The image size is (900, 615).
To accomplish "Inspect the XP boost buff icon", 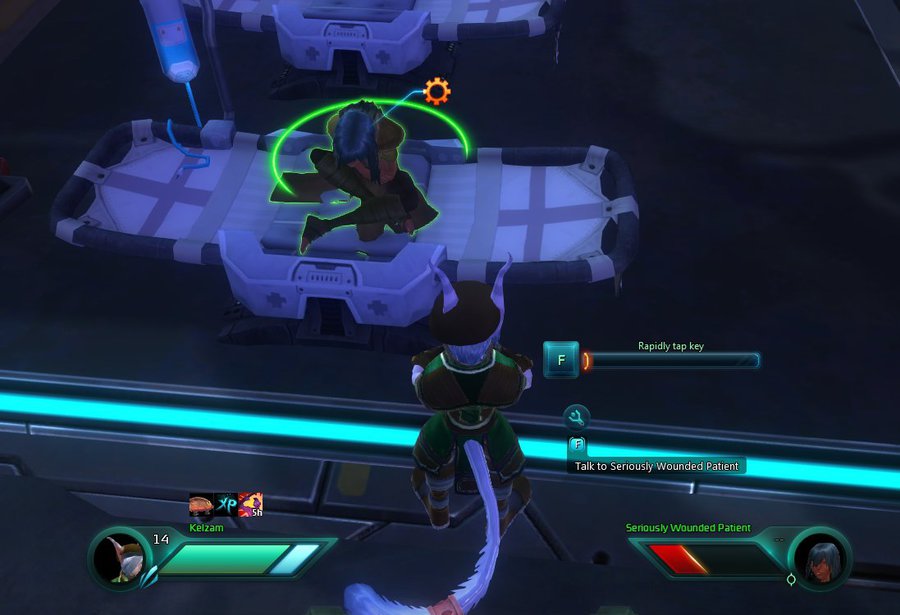I will 225,505.
